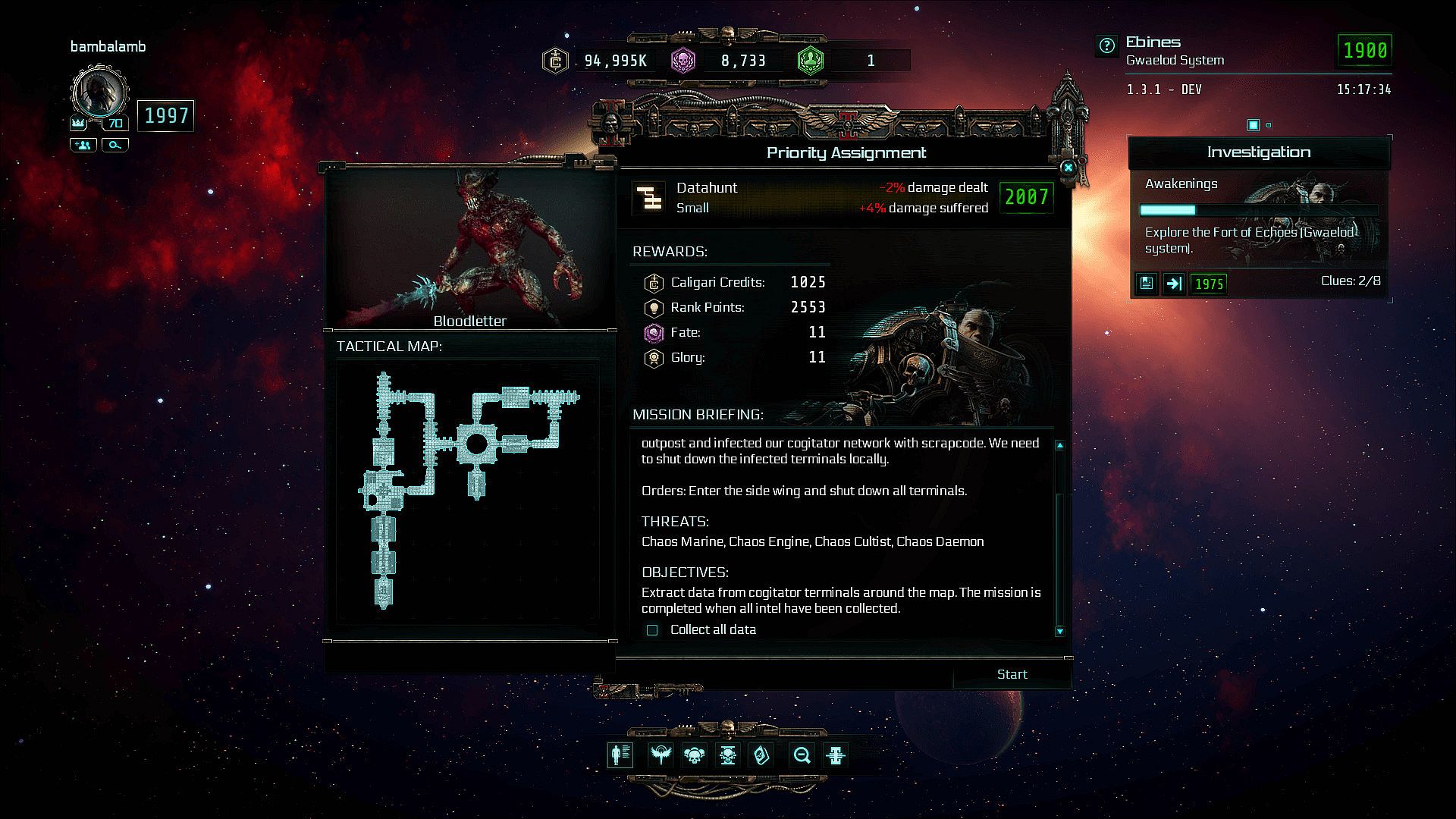Viewport: 1456px width, 819px height.
Task: Open the Inquisition skull emblem icon
Action: 728,755
